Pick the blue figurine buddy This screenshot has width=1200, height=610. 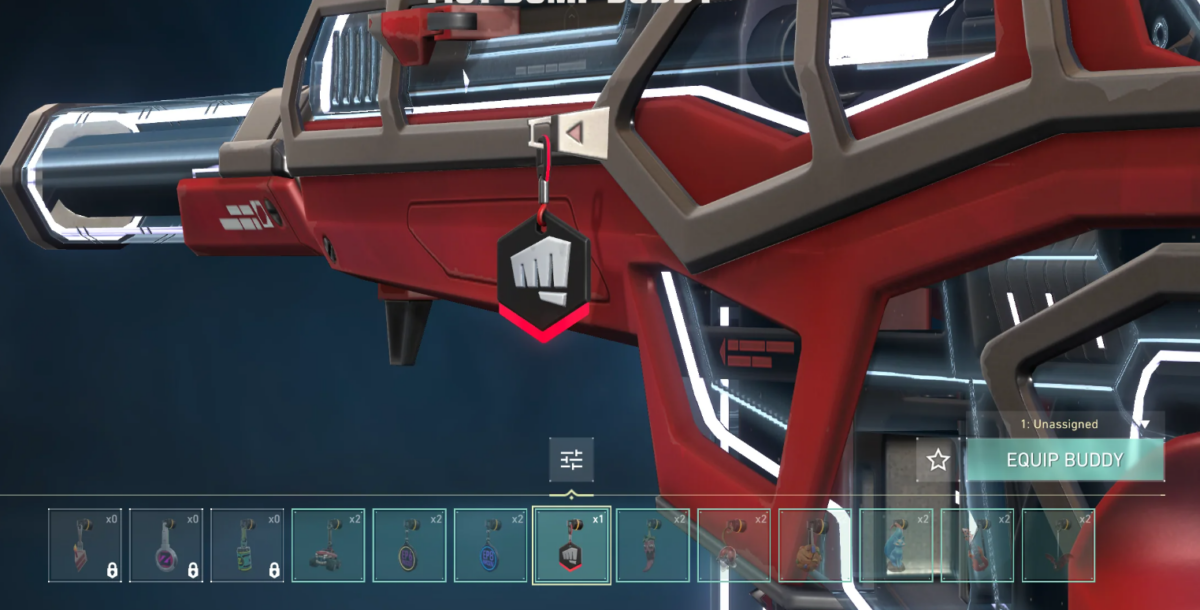coord(895,545)
